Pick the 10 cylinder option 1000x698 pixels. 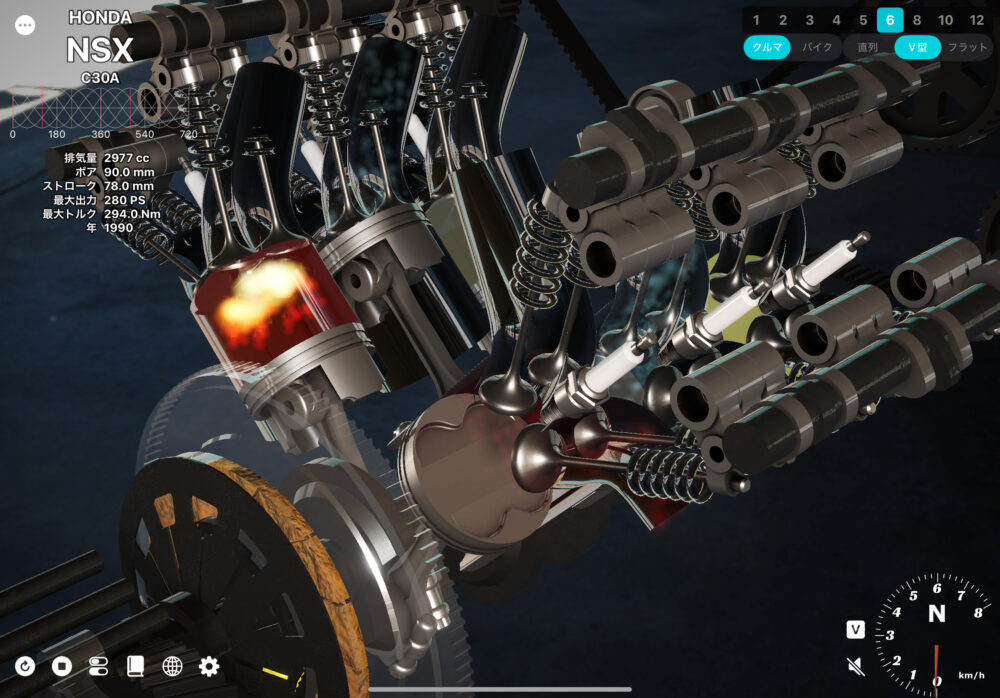pos(945,20)
